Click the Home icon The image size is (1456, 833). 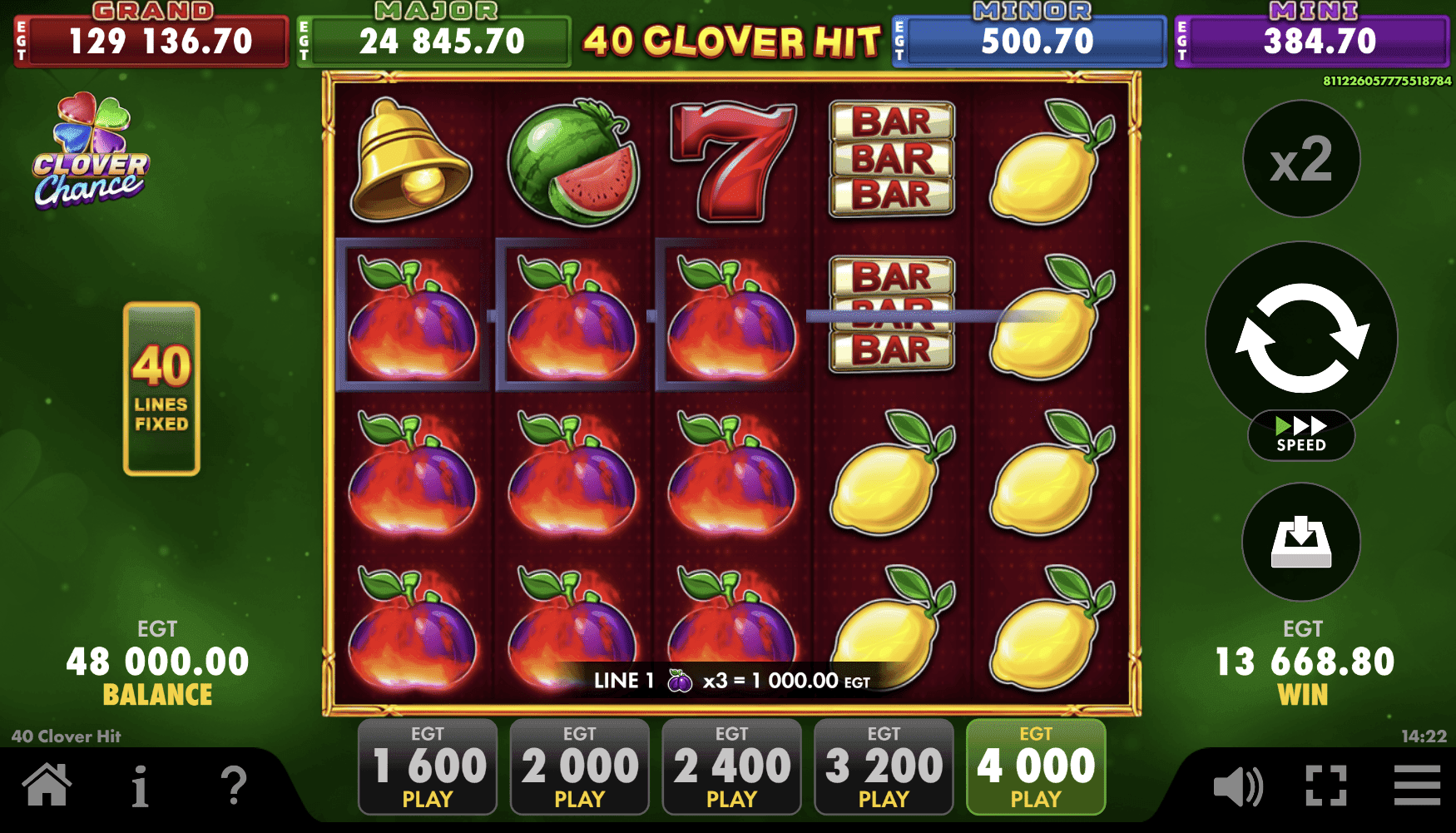(x=47, y=783)
